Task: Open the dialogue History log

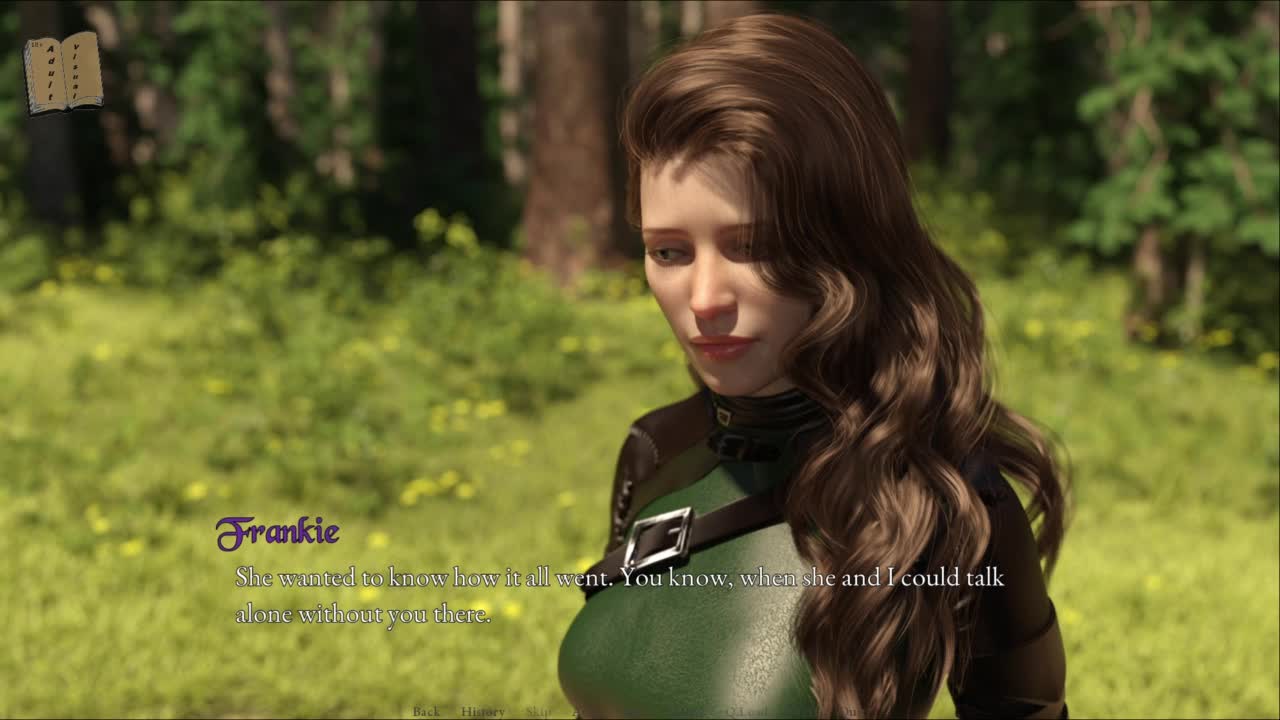Action: pos(483,711)
